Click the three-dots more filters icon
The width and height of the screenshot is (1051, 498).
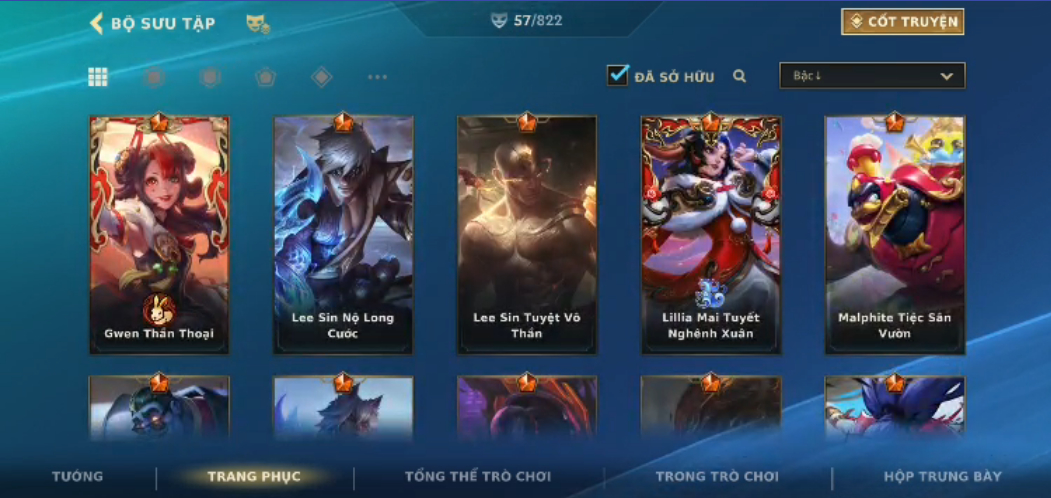coord(377,77)
